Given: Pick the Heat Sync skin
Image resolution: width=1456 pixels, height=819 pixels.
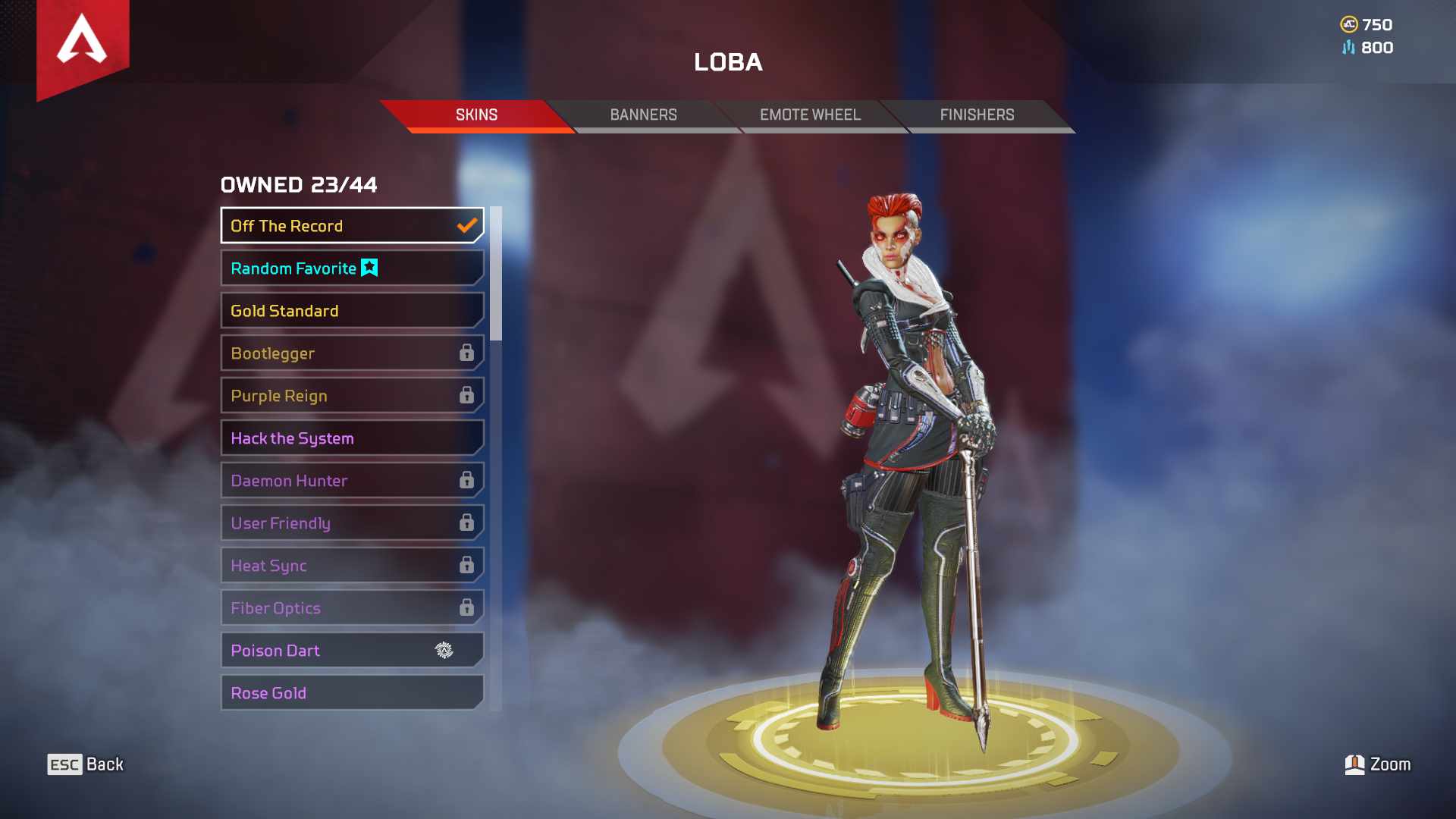Looking at the screenshot, I should 352,566.
